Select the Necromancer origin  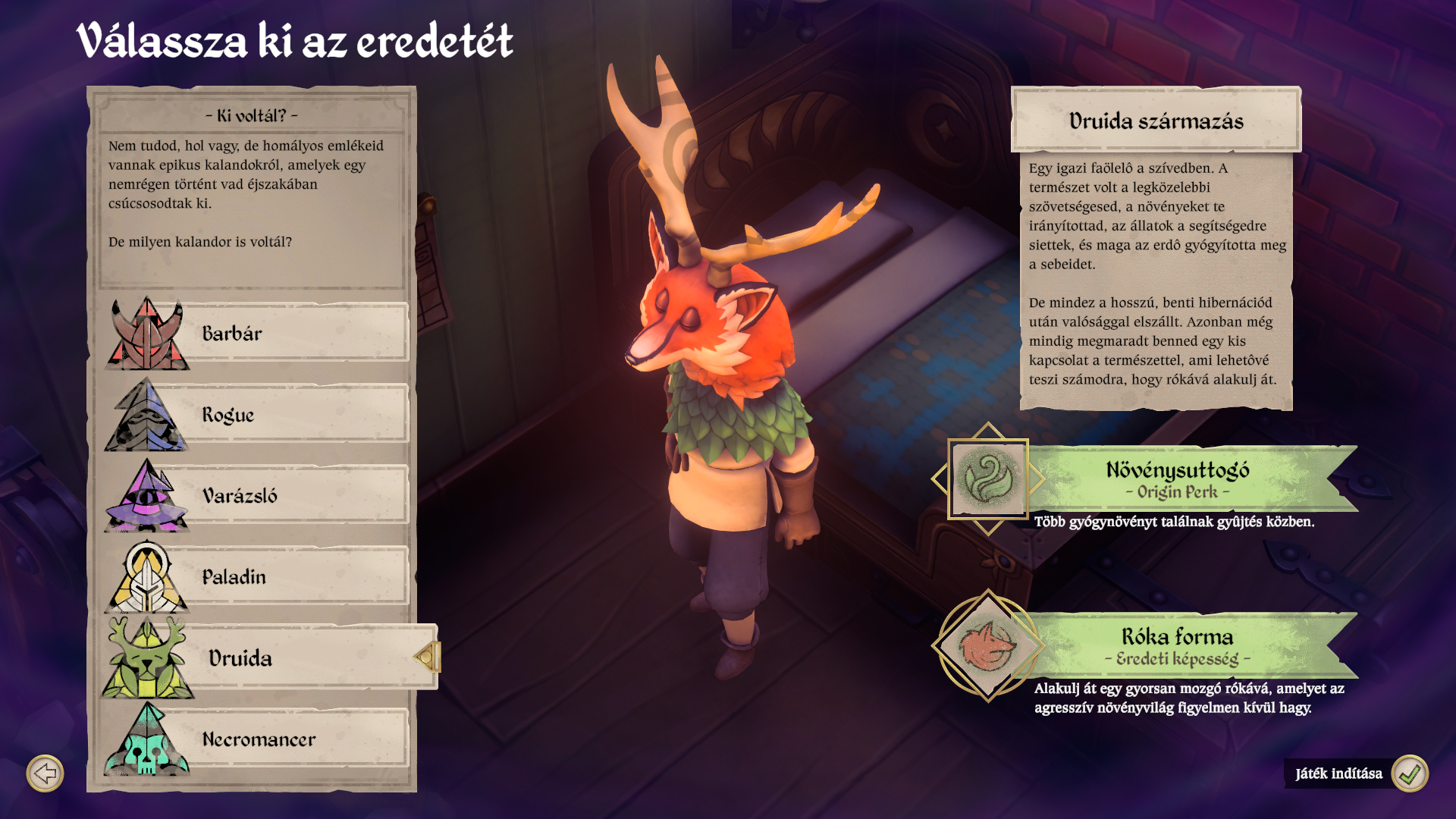tap(258, 739)
